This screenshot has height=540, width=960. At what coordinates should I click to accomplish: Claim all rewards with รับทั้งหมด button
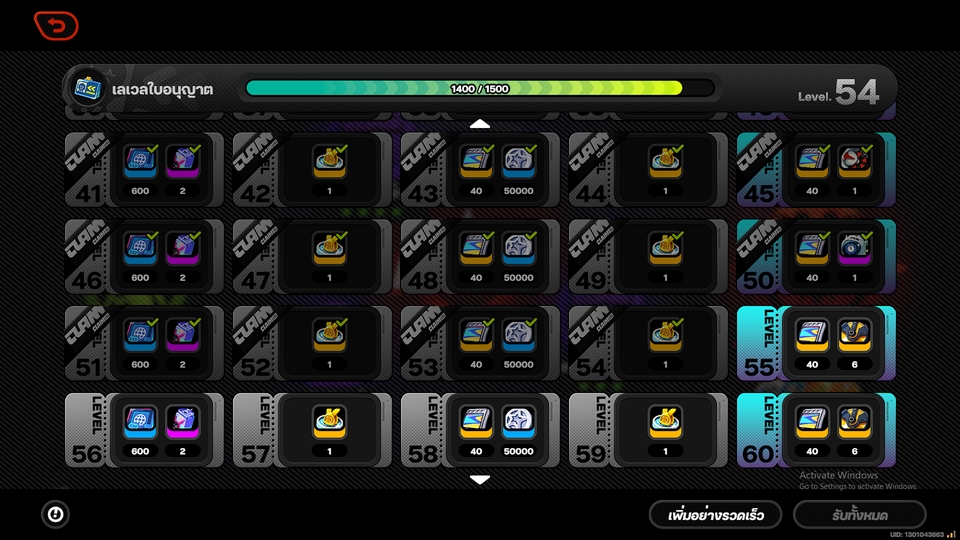click(x=859, y=515)
